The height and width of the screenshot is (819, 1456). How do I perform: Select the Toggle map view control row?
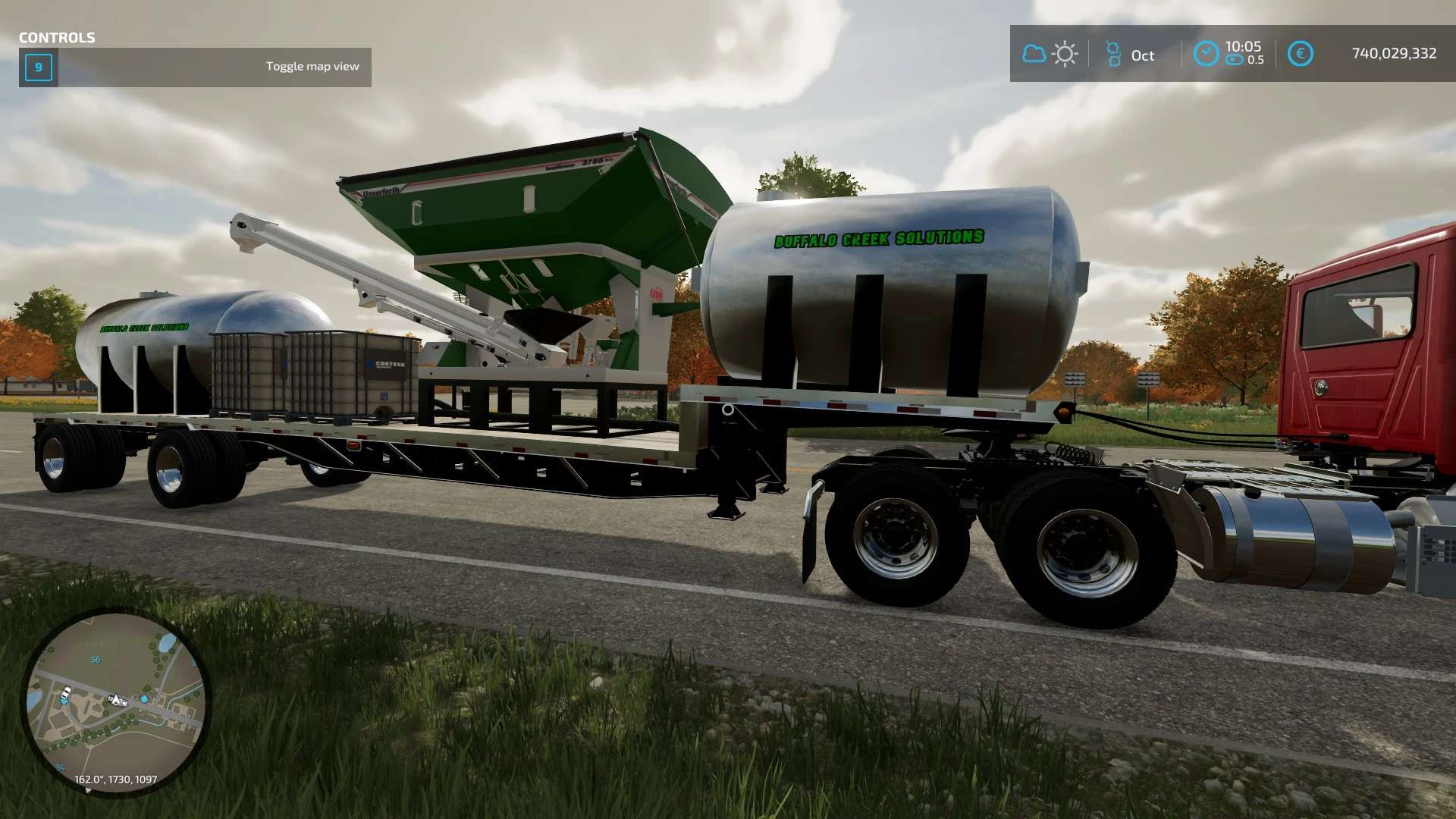[195, 67]
